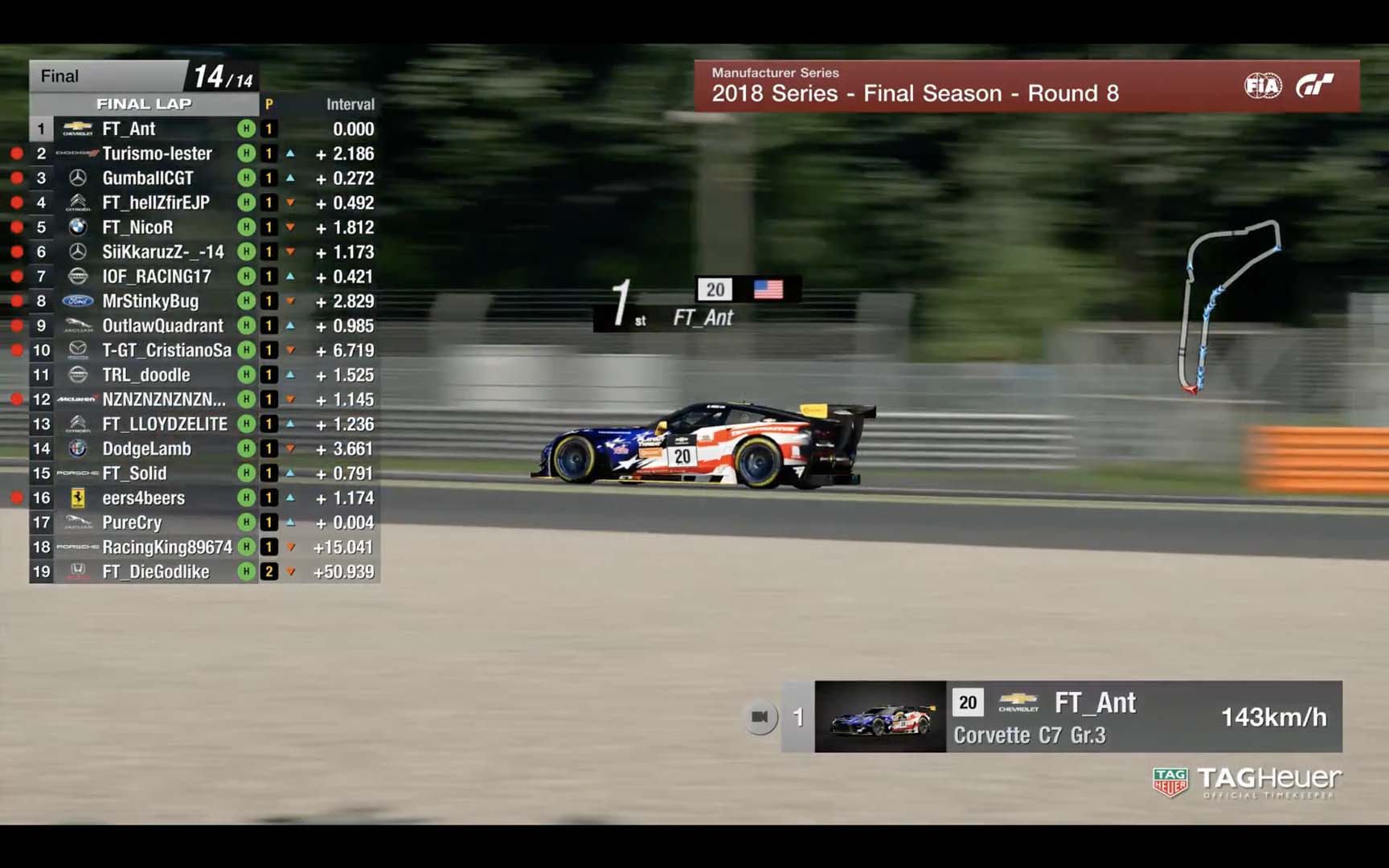1389x868 pixels.
Task: Select GumballCGT in the standings
Action: tap(148, 178)
